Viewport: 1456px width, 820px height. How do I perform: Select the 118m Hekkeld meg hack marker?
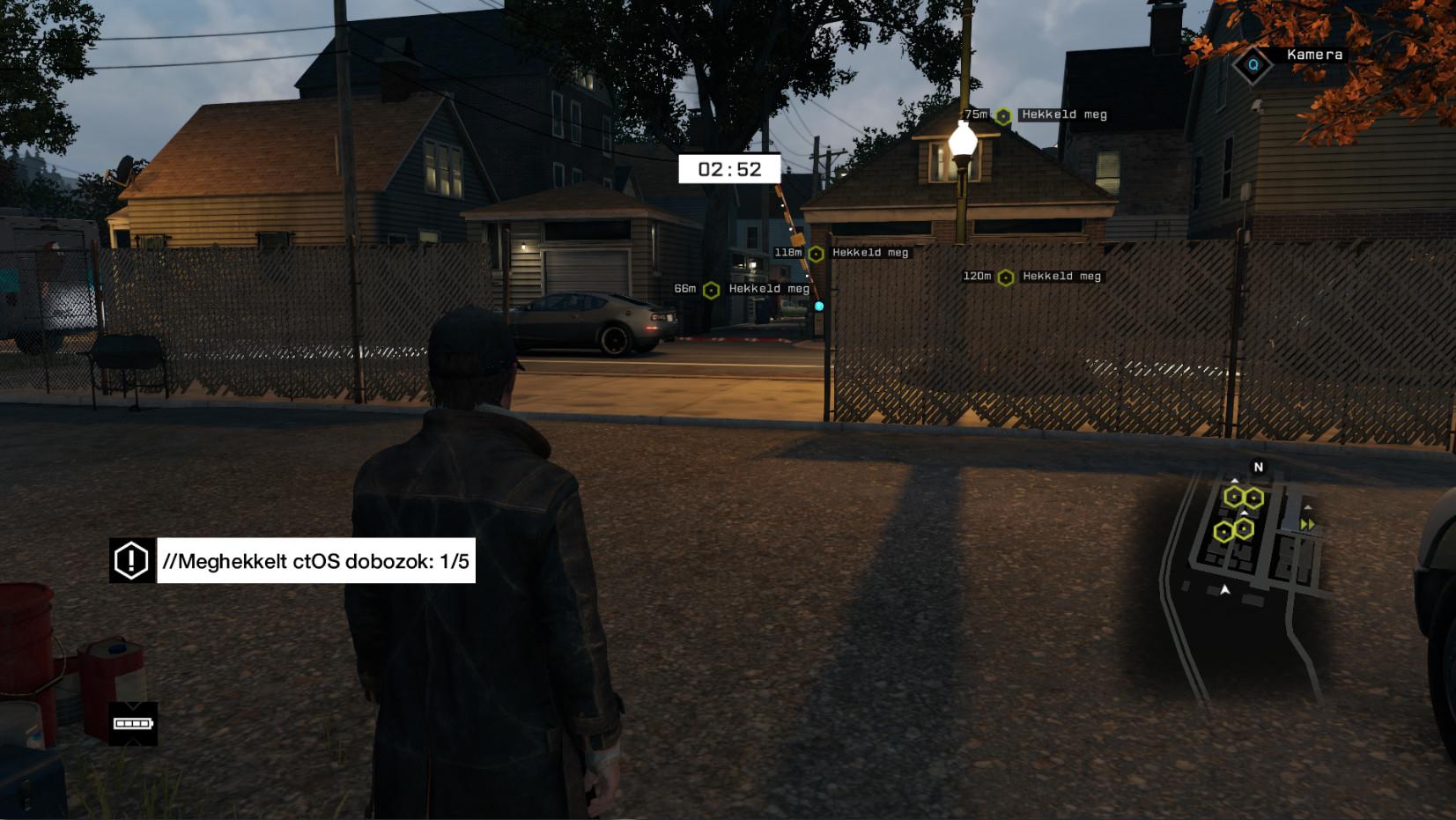pyautogui.click(x=817, y=254)
